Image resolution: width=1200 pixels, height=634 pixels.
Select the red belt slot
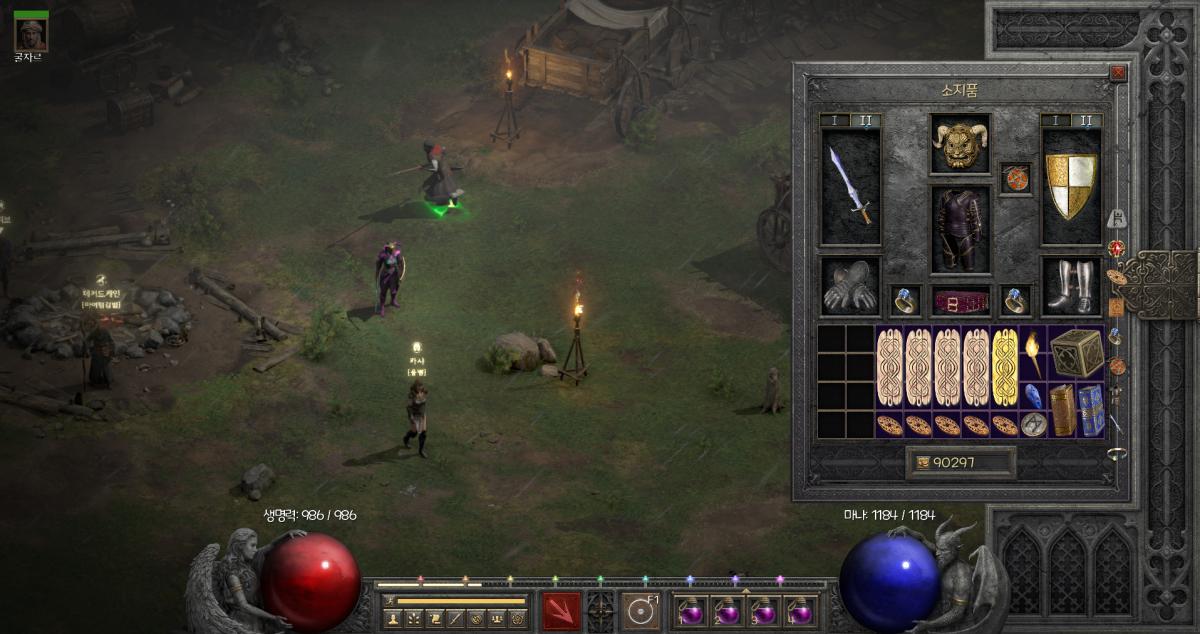[x=960, y=300]
